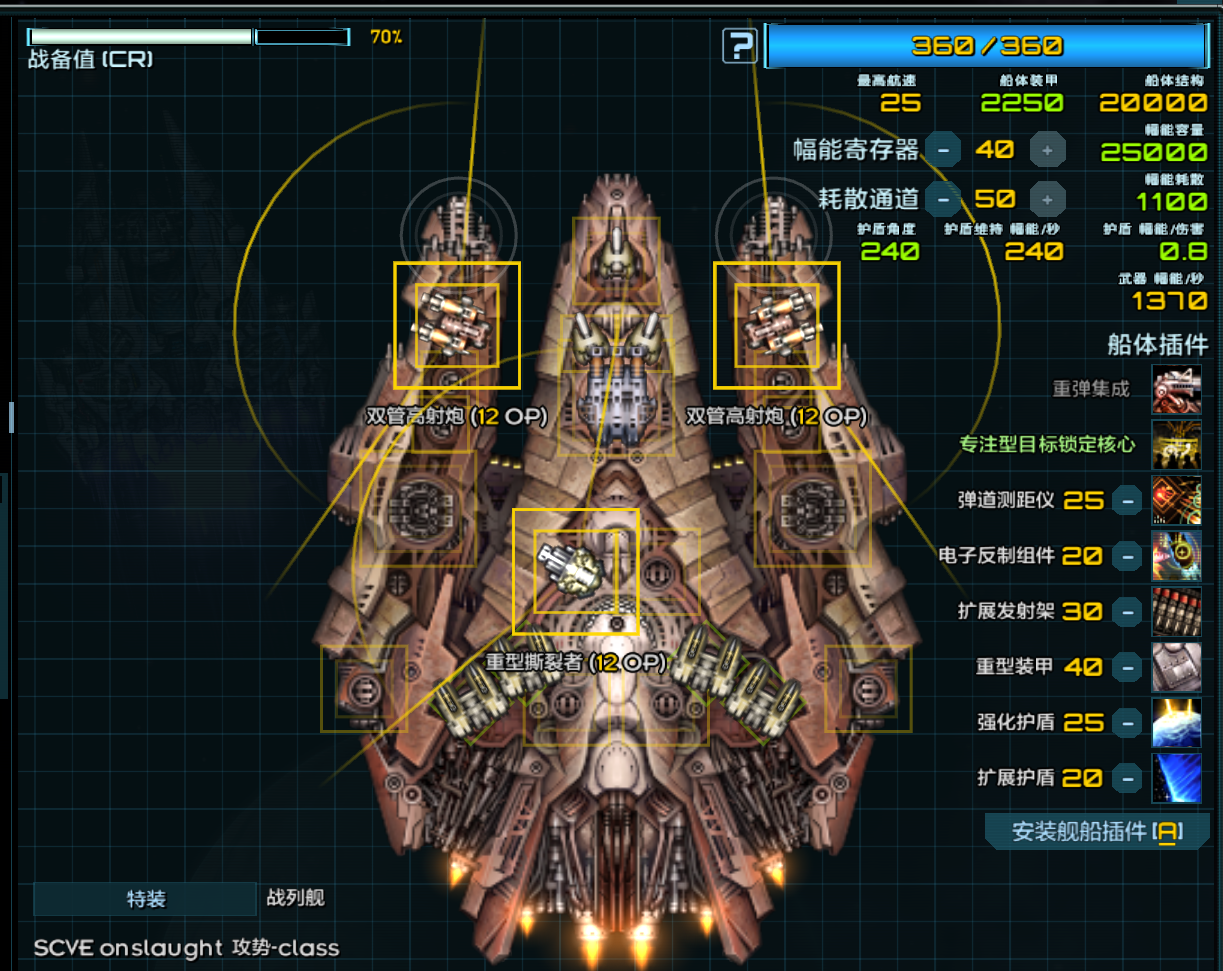Increase 幅能寄存器 capacitor count

1047,150
